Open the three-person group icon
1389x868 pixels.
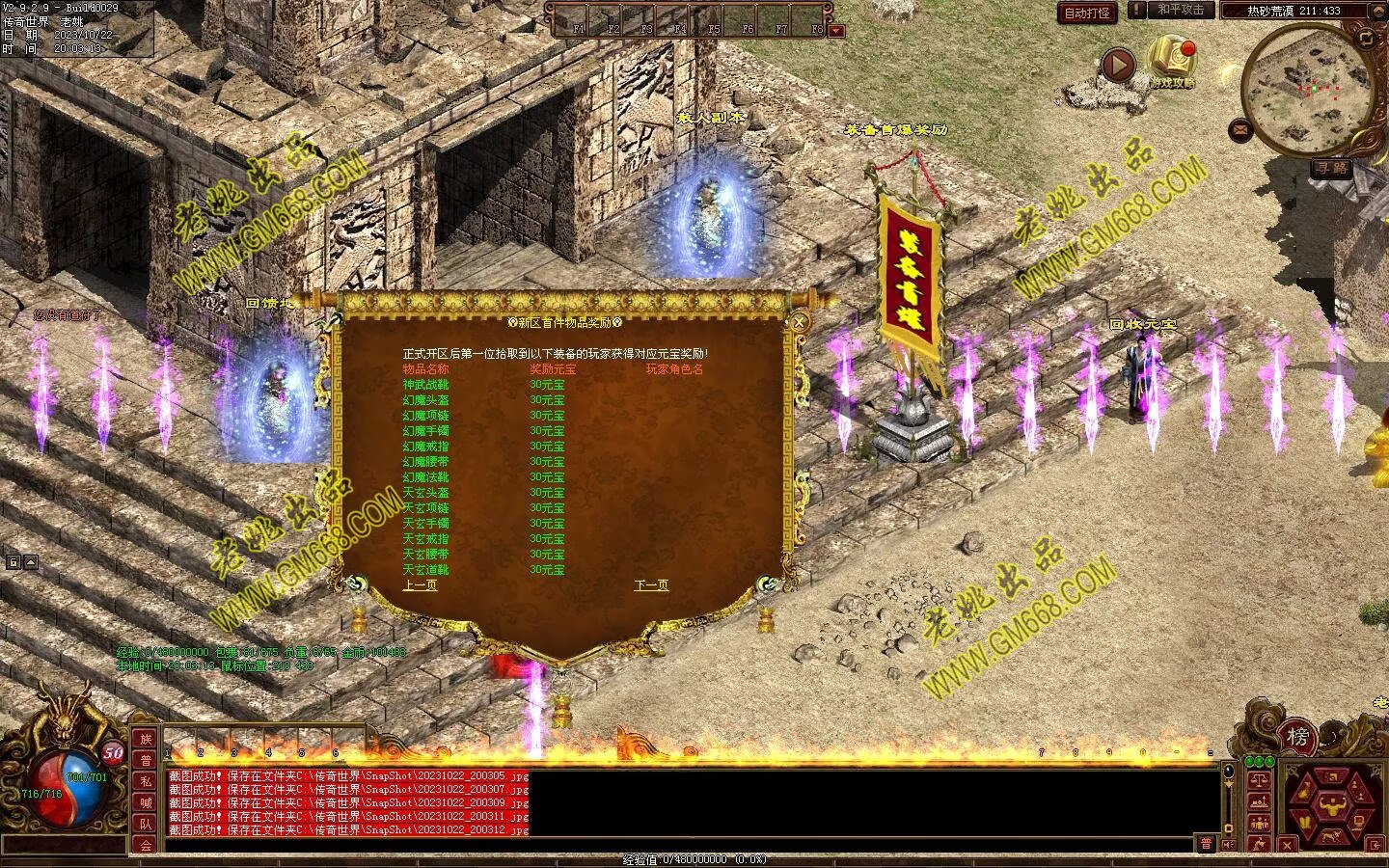click(x=1259, y=825)
